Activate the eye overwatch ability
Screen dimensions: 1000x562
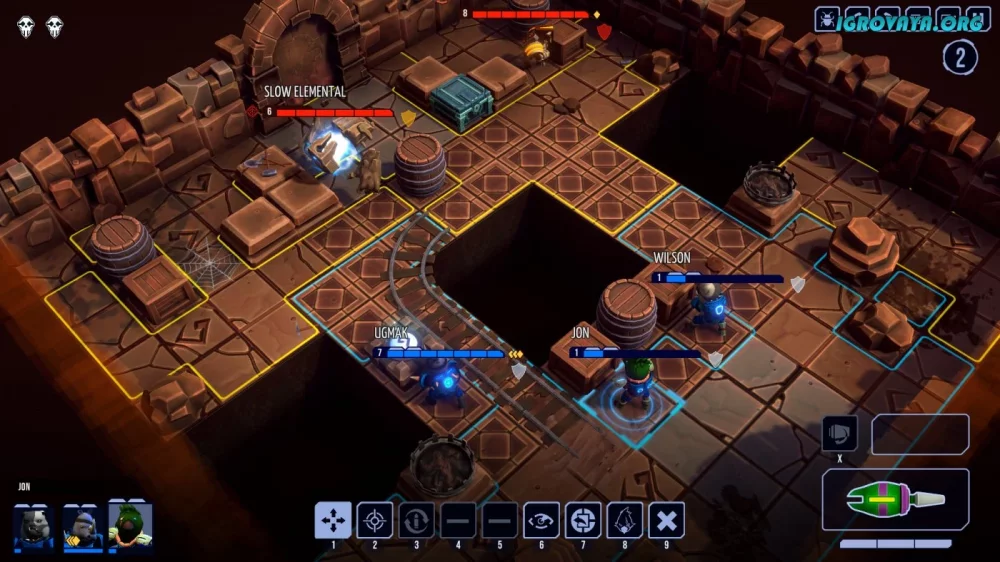[x=542, y=520]
